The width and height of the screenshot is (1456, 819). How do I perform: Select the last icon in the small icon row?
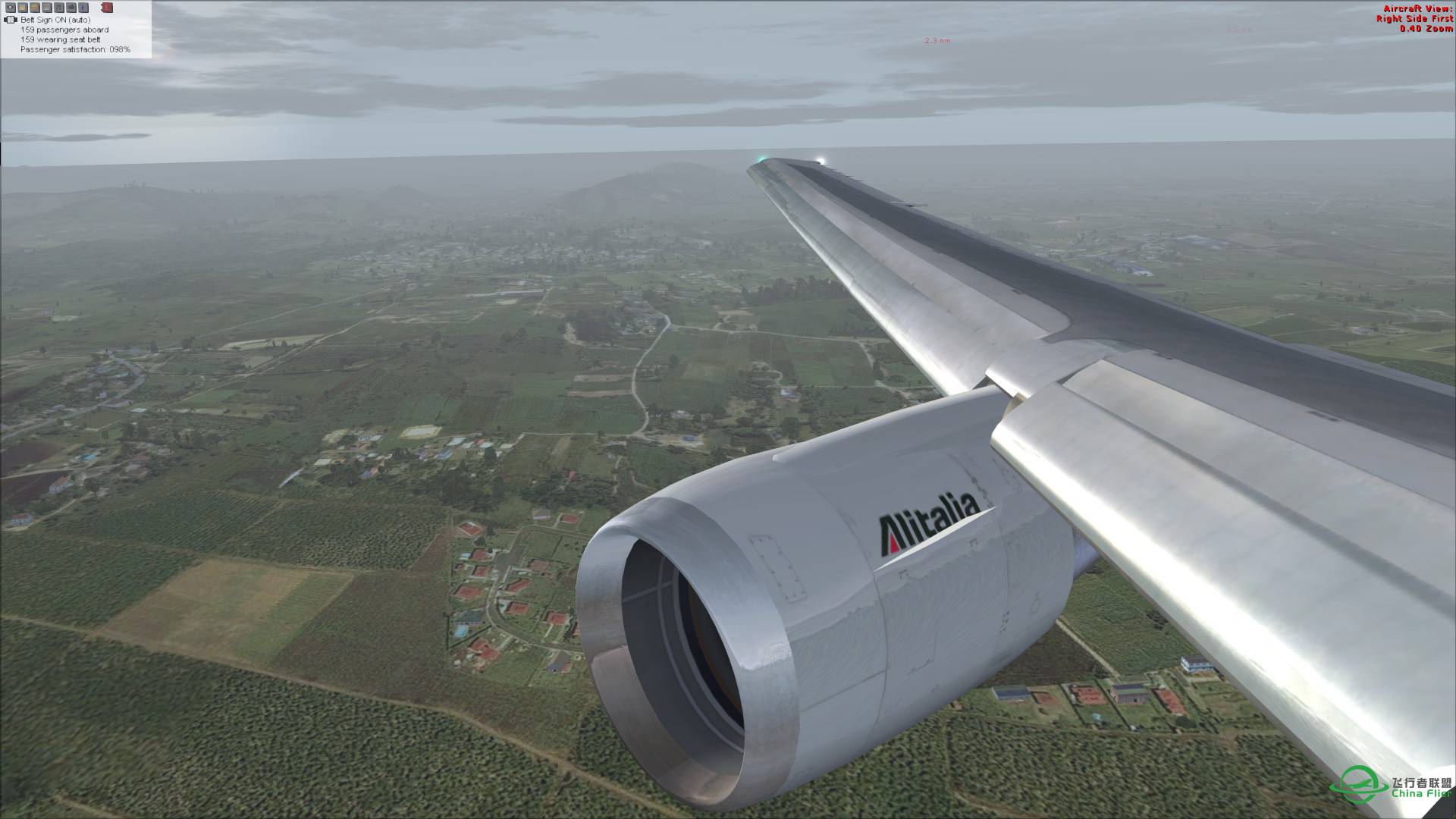click(x=108, y=8)
